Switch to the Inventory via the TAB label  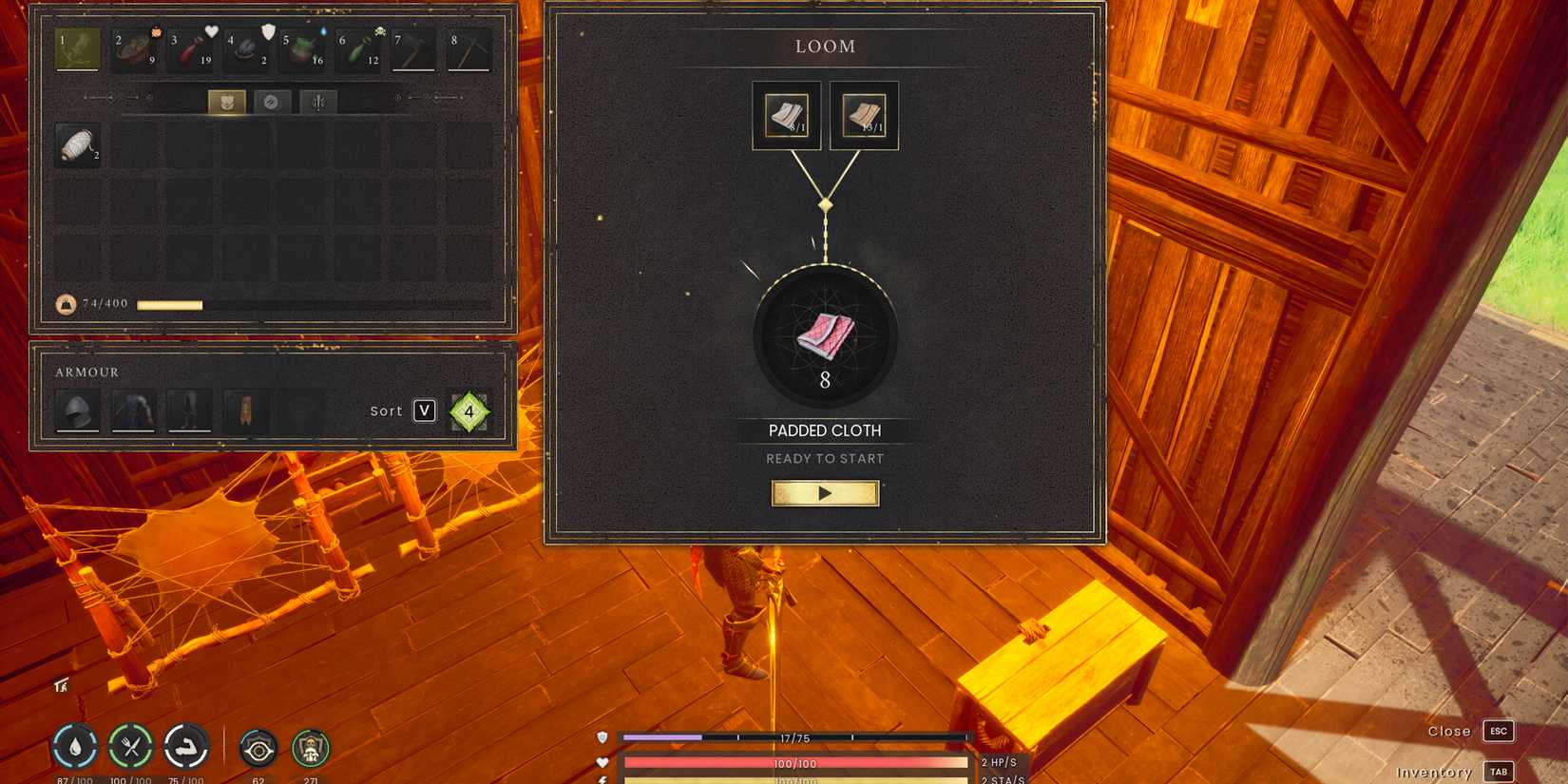[x=1499, y=772]
